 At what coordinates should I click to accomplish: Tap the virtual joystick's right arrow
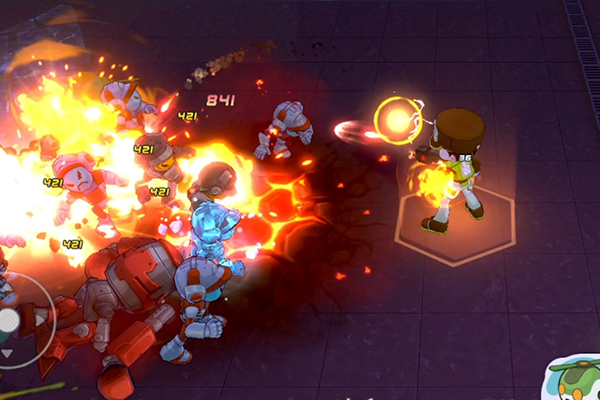pos(37,320)
